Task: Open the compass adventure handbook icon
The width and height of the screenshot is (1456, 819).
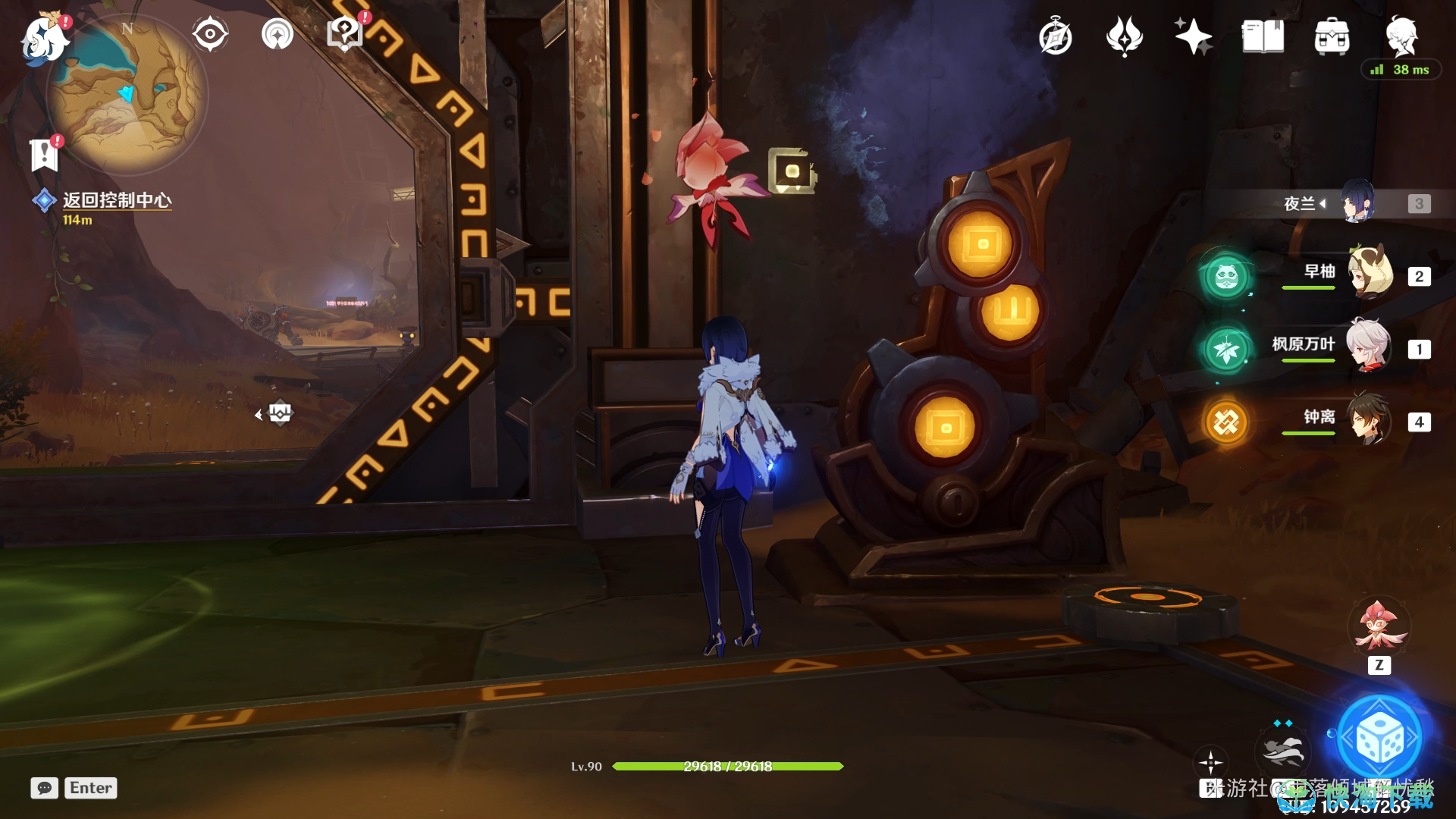Action: pyautogui.click(x=1055, y=37)
